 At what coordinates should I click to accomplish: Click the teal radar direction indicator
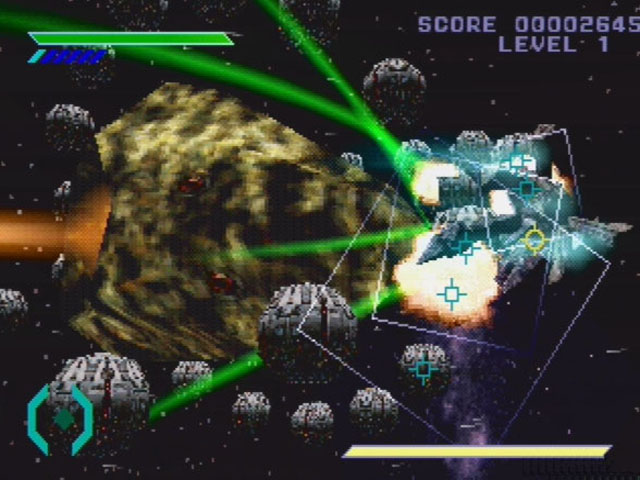click(x=61, y=418)
